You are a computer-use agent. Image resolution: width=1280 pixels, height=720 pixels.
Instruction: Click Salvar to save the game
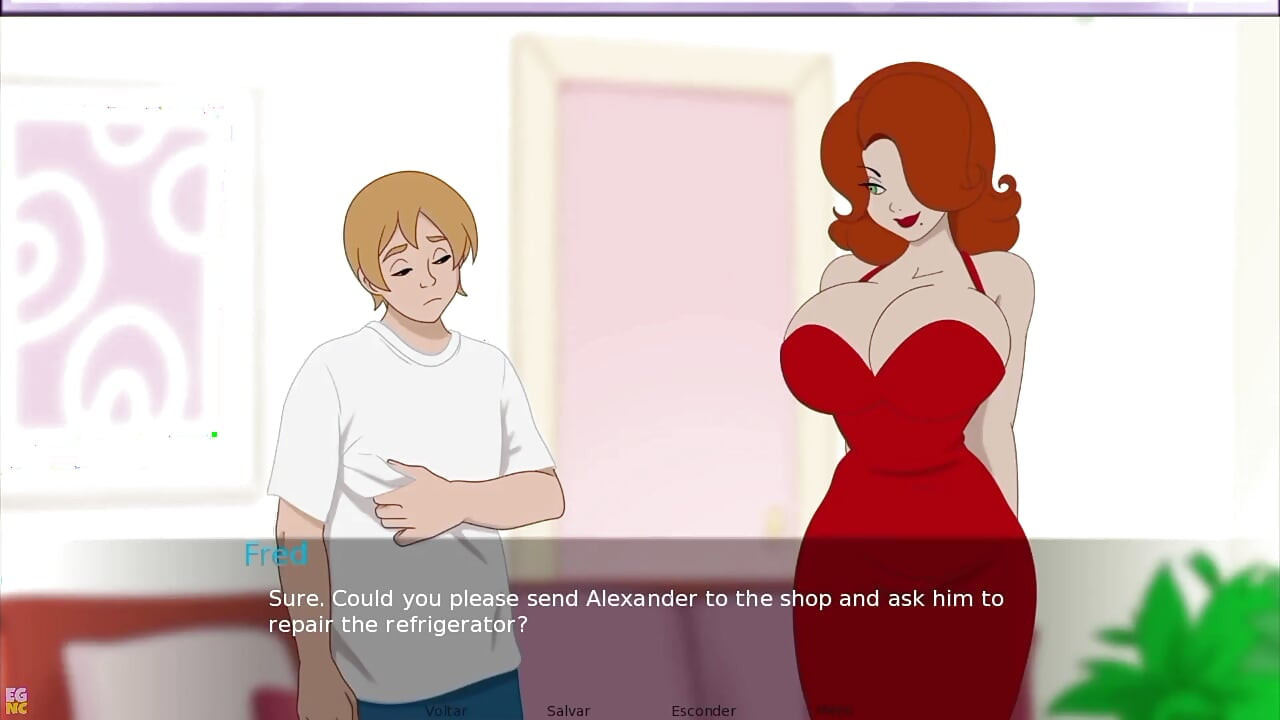[568, 710]
